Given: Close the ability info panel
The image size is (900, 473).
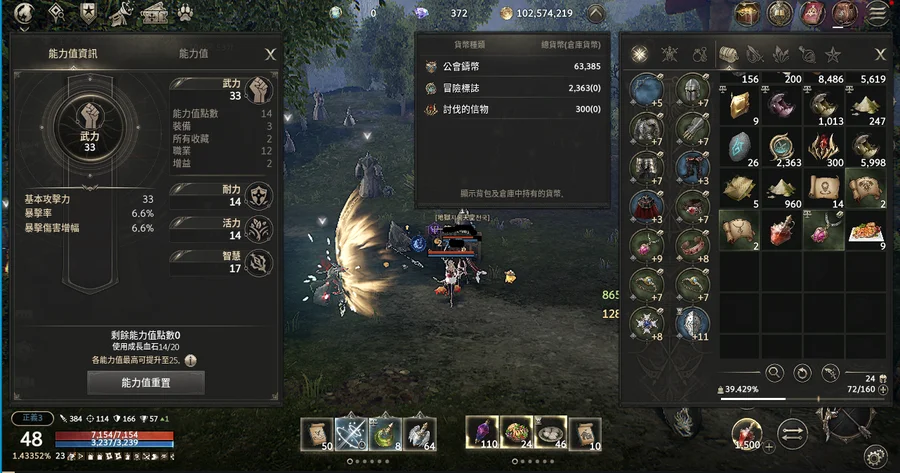Looking at the screenshot, I should tap(270, 54).
